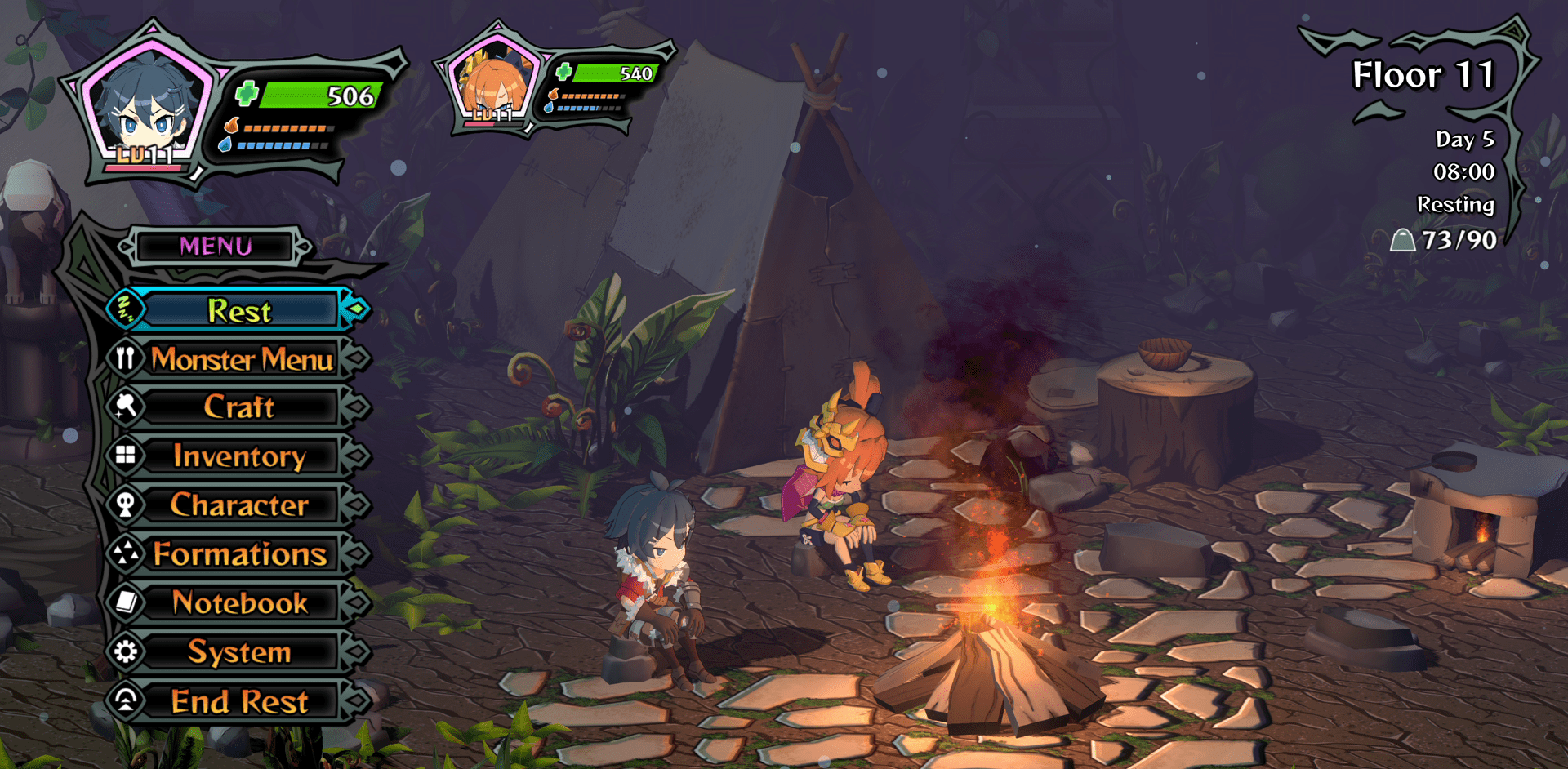Open System options
Viewport: 1568px width, 769px height.
238,652
